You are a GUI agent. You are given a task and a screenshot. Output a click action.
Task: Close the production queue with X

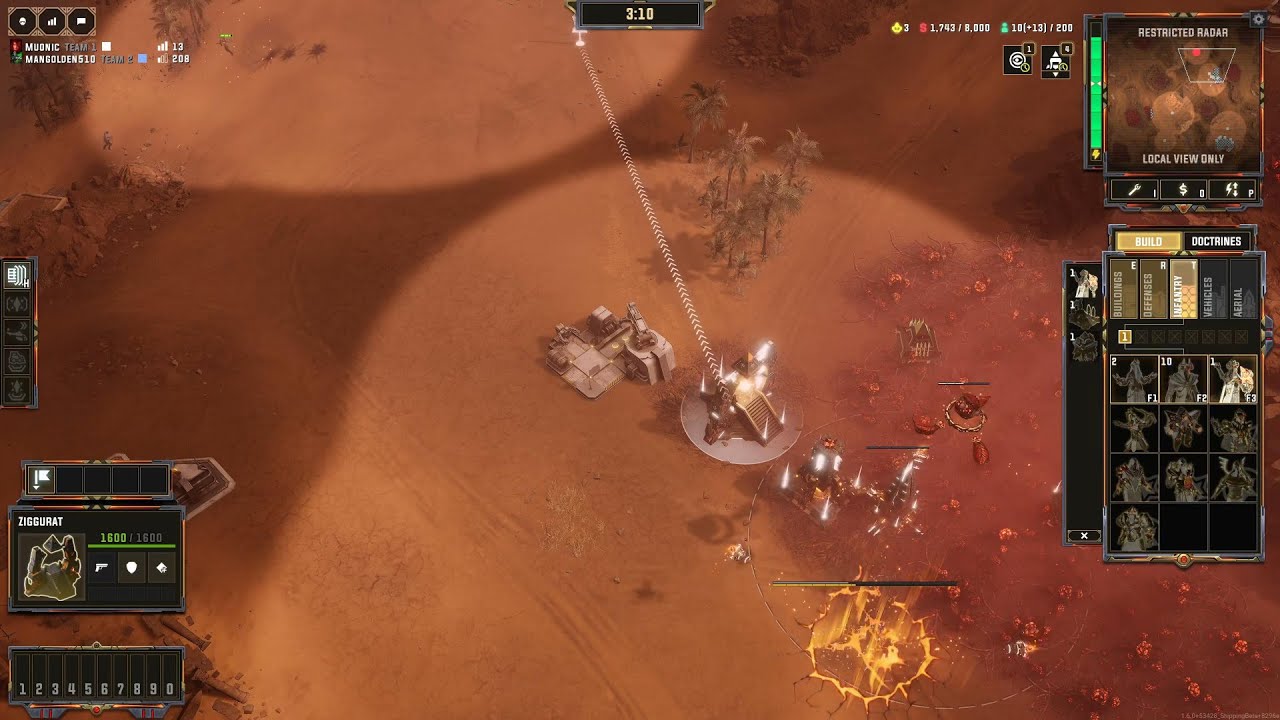[x=1084, y=536]
